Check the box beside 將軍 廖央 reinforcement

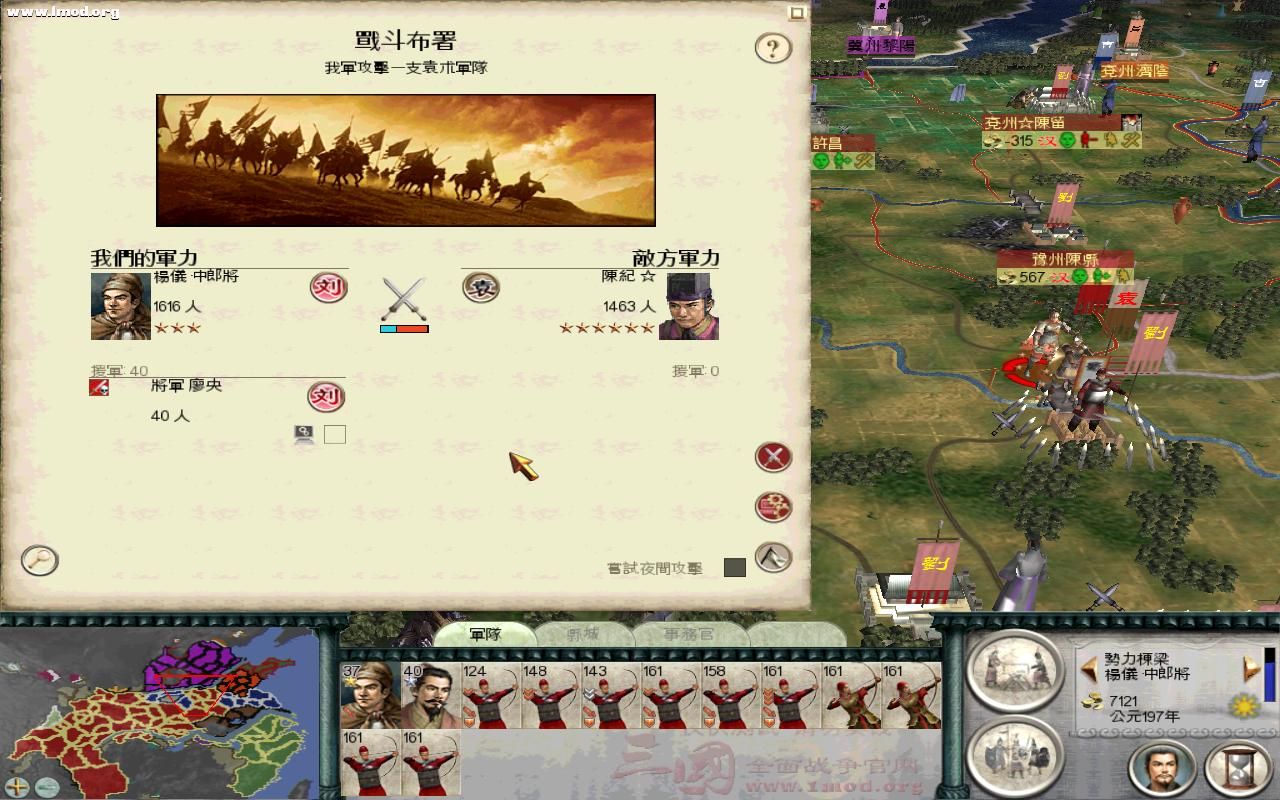335,434
